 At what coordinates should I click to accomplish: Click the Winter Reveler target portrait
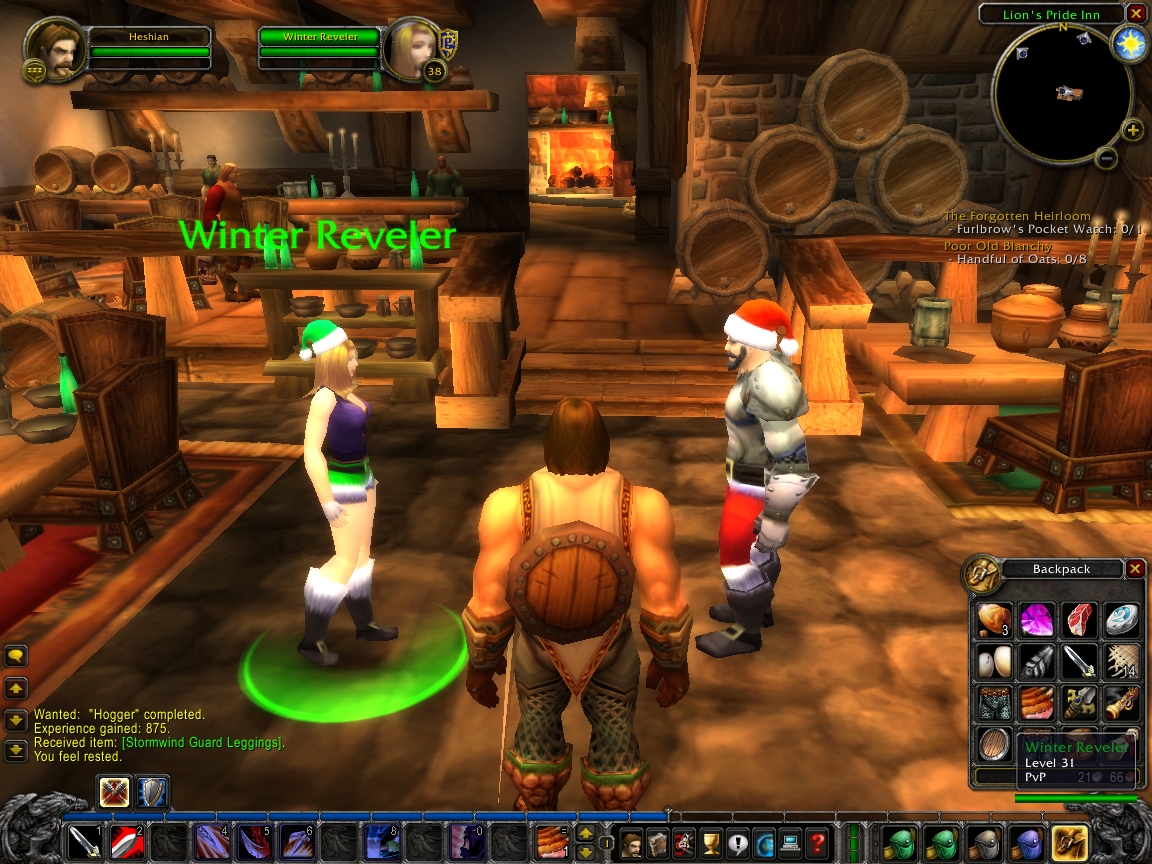pos(413,48)
